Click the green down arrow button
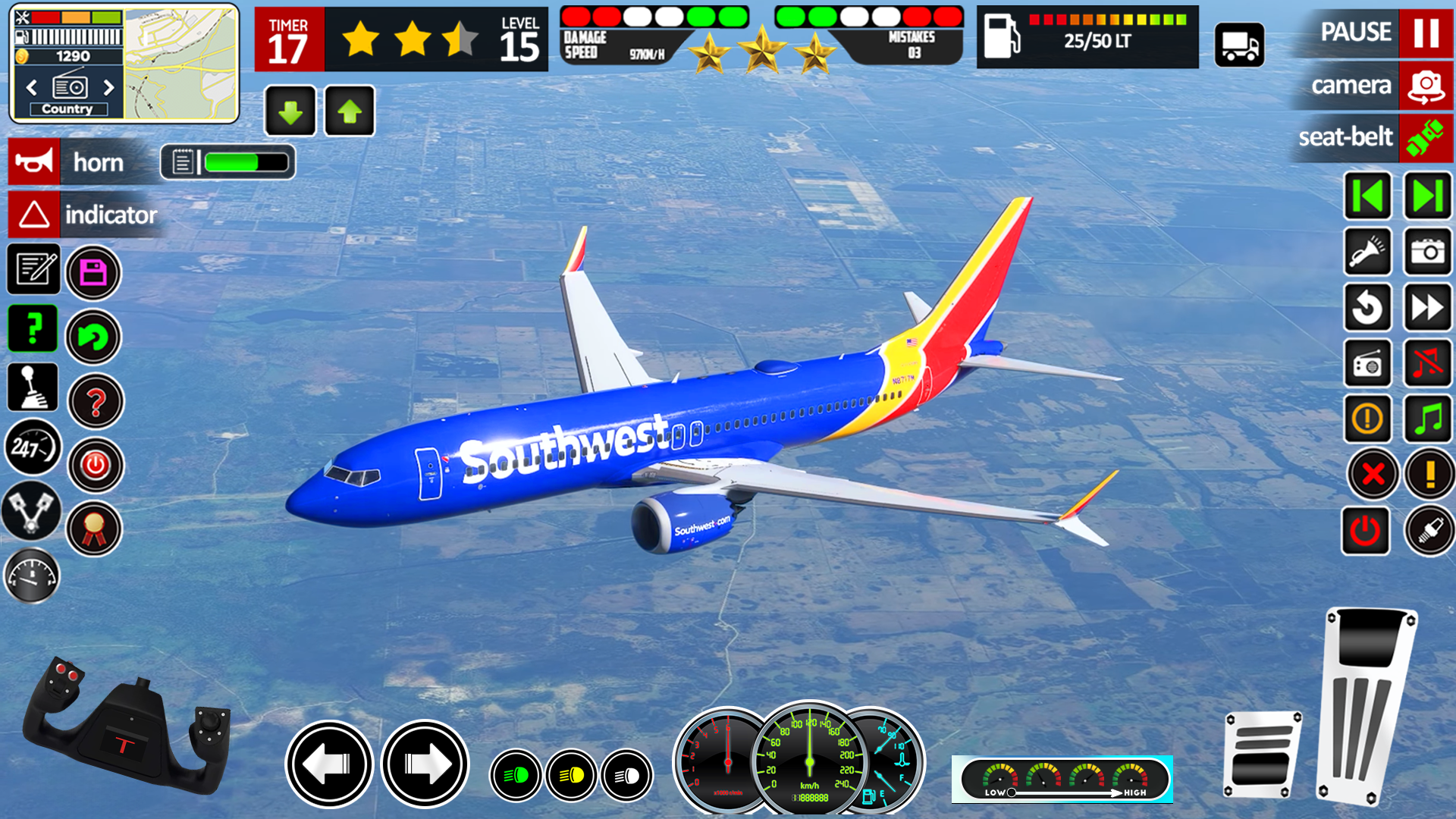Image resolution: width=1456 pixels, height=819 pixels. 290,111
